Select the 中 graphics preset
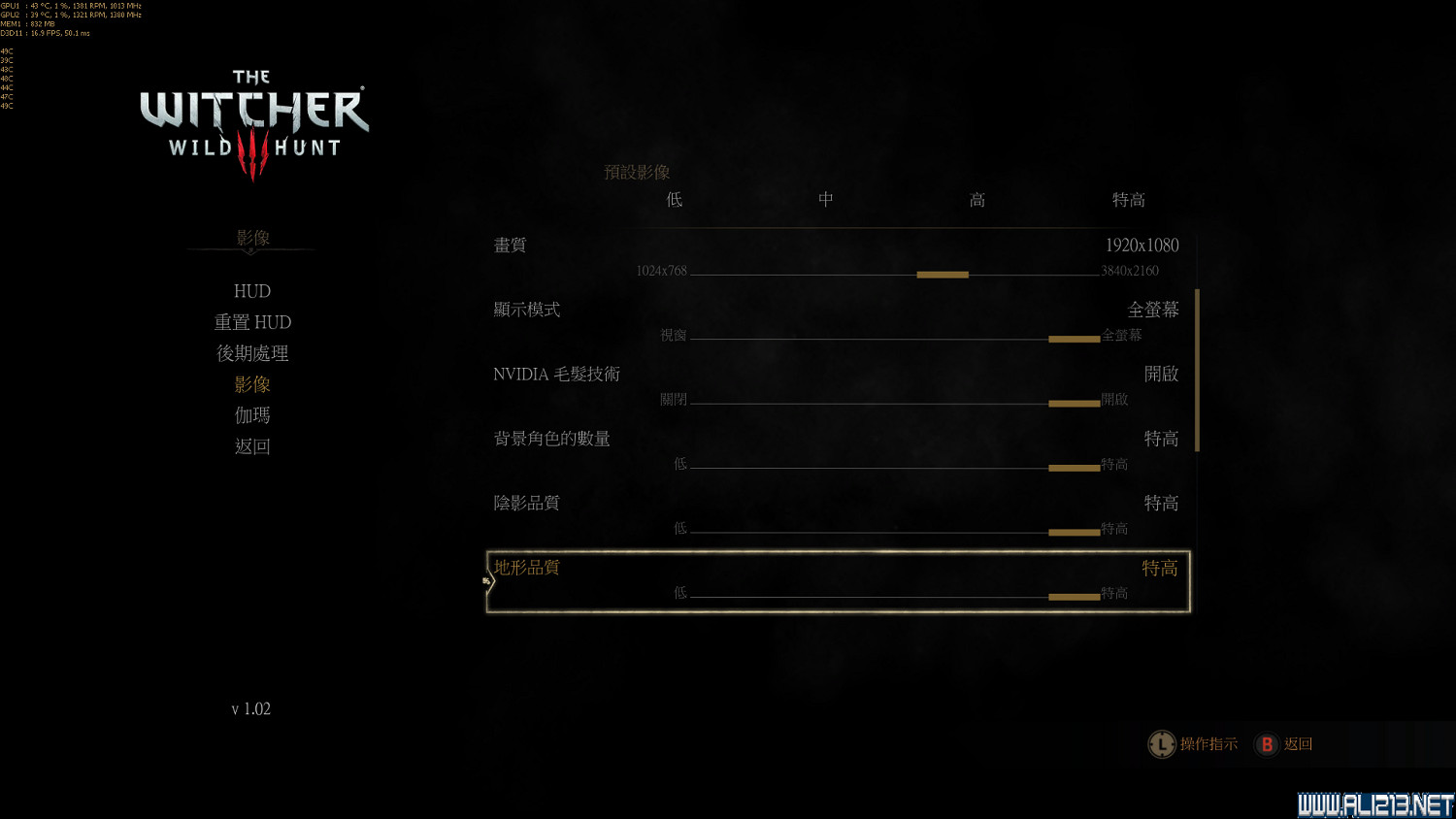The width and height of the screenshot is (1456, 819). [825, 199]
